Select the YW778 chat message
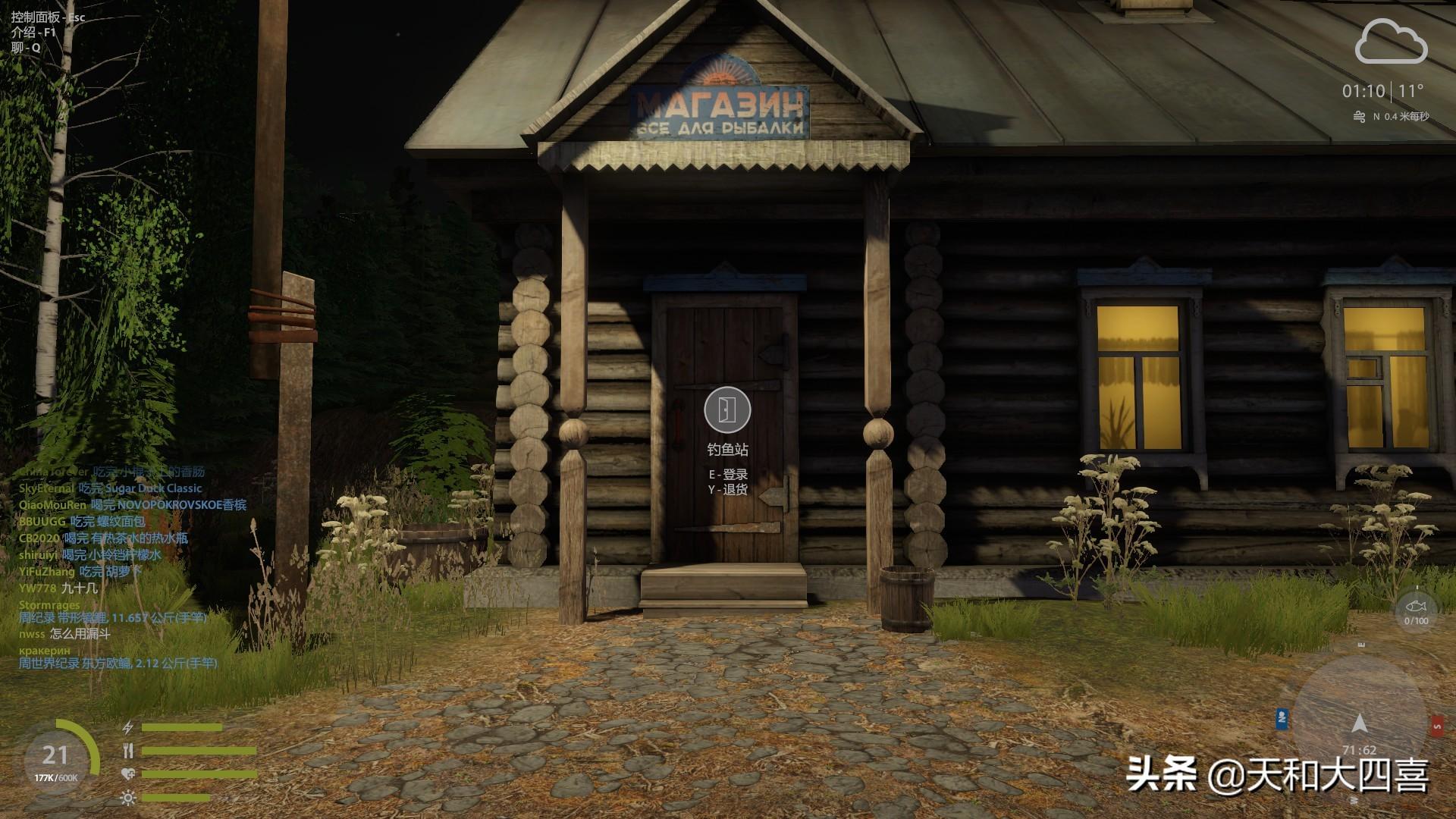 (x=58, y=588)
